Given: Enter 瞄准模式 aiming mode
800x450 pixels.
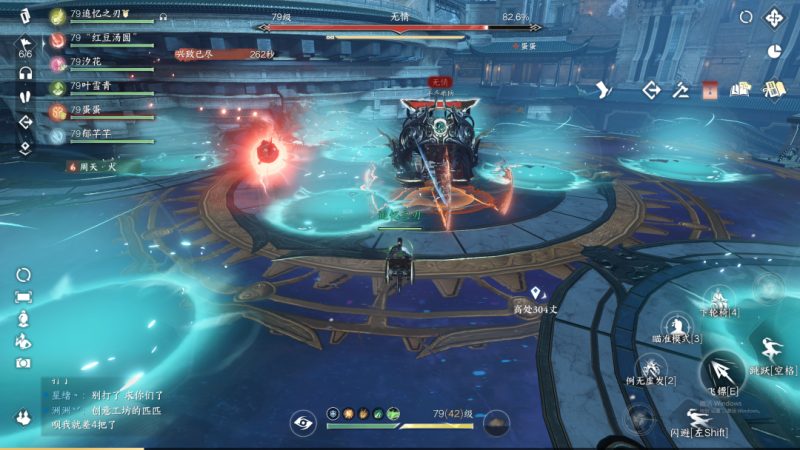Looking at the screenshot, I should pyautogui.click(x=677, y=326).
